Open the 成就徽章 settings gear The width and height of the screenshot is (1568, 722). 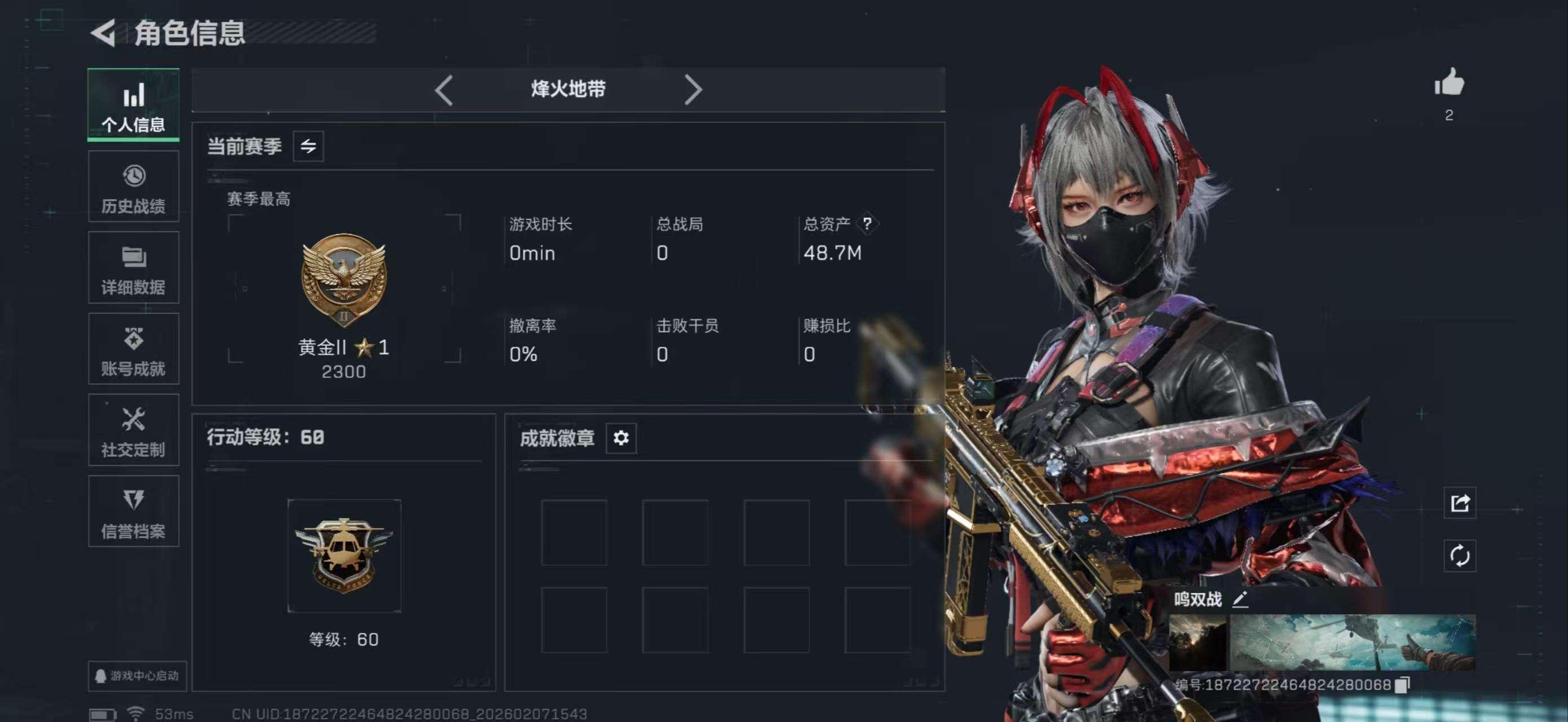(x=620, y=438)
